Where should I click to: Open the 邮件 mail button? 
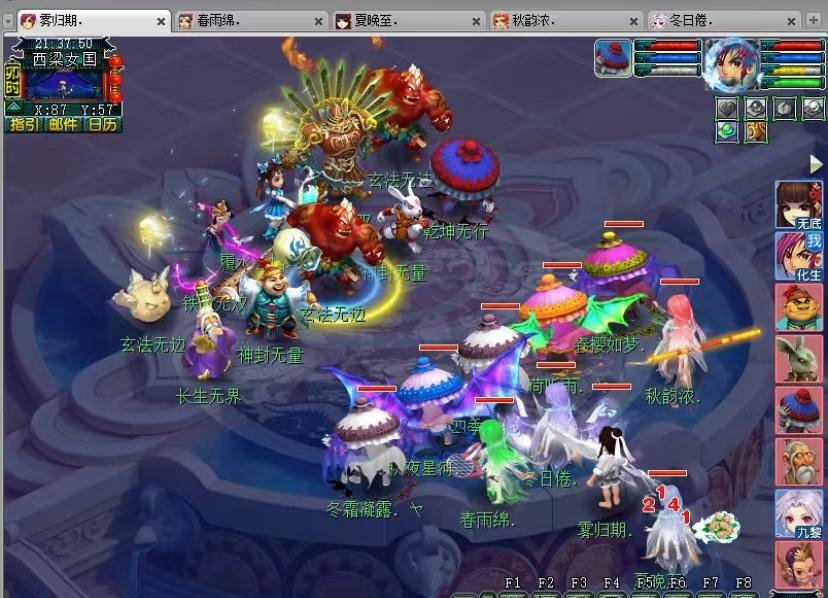click(x=62, y=125)
